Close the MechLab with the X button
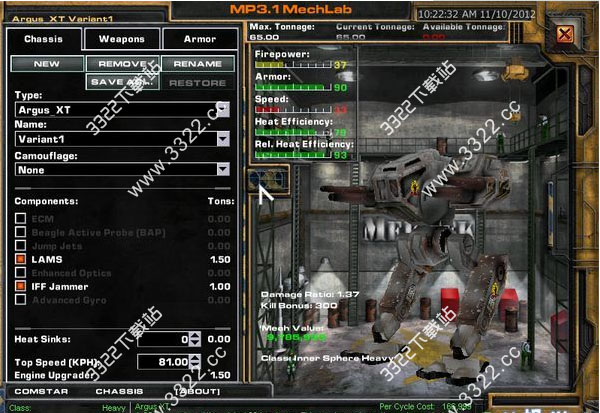 point(566,35)
